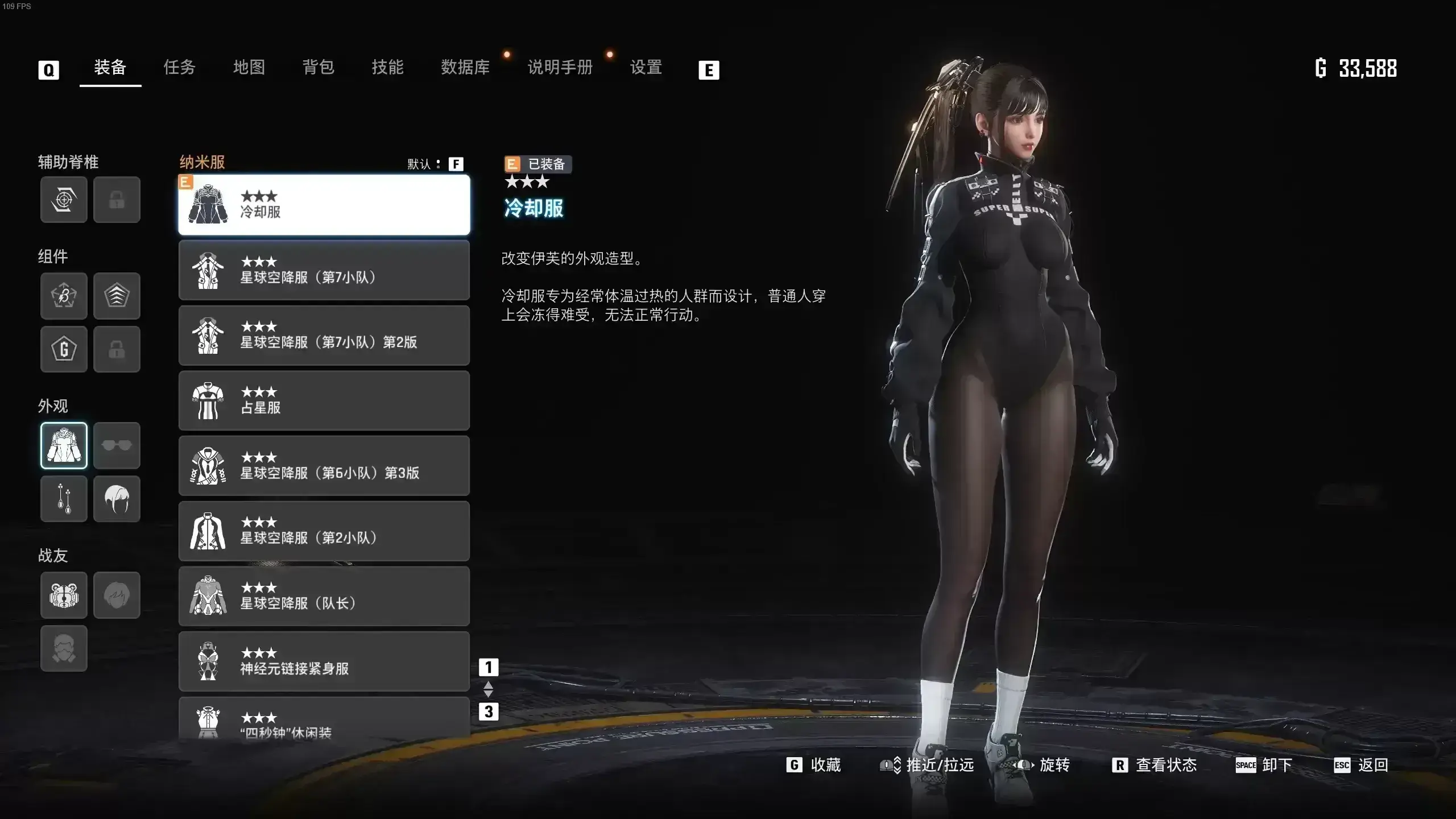The height and width of the screenshot is (819, 1456).
Task: Select the 冷却服 nano suit row
Action: (x=324, y=205)
